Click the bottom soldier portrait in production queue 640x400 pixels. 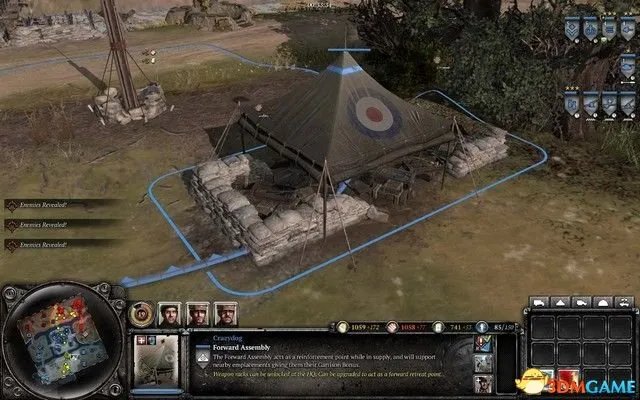coord(483,385)
